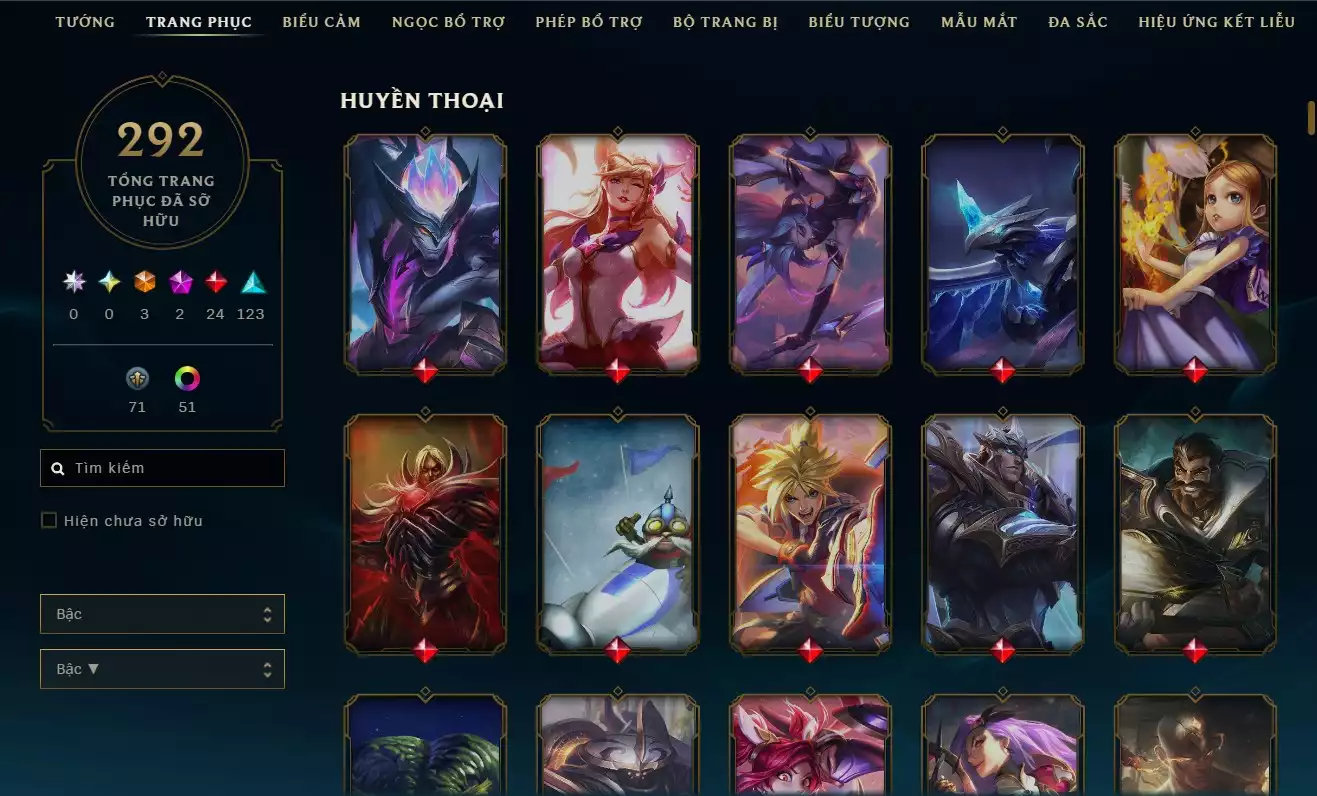Switch to the TƯỚNG tab
The width and height of the screenshot is (1317, 796).
(x=85, y=21)
